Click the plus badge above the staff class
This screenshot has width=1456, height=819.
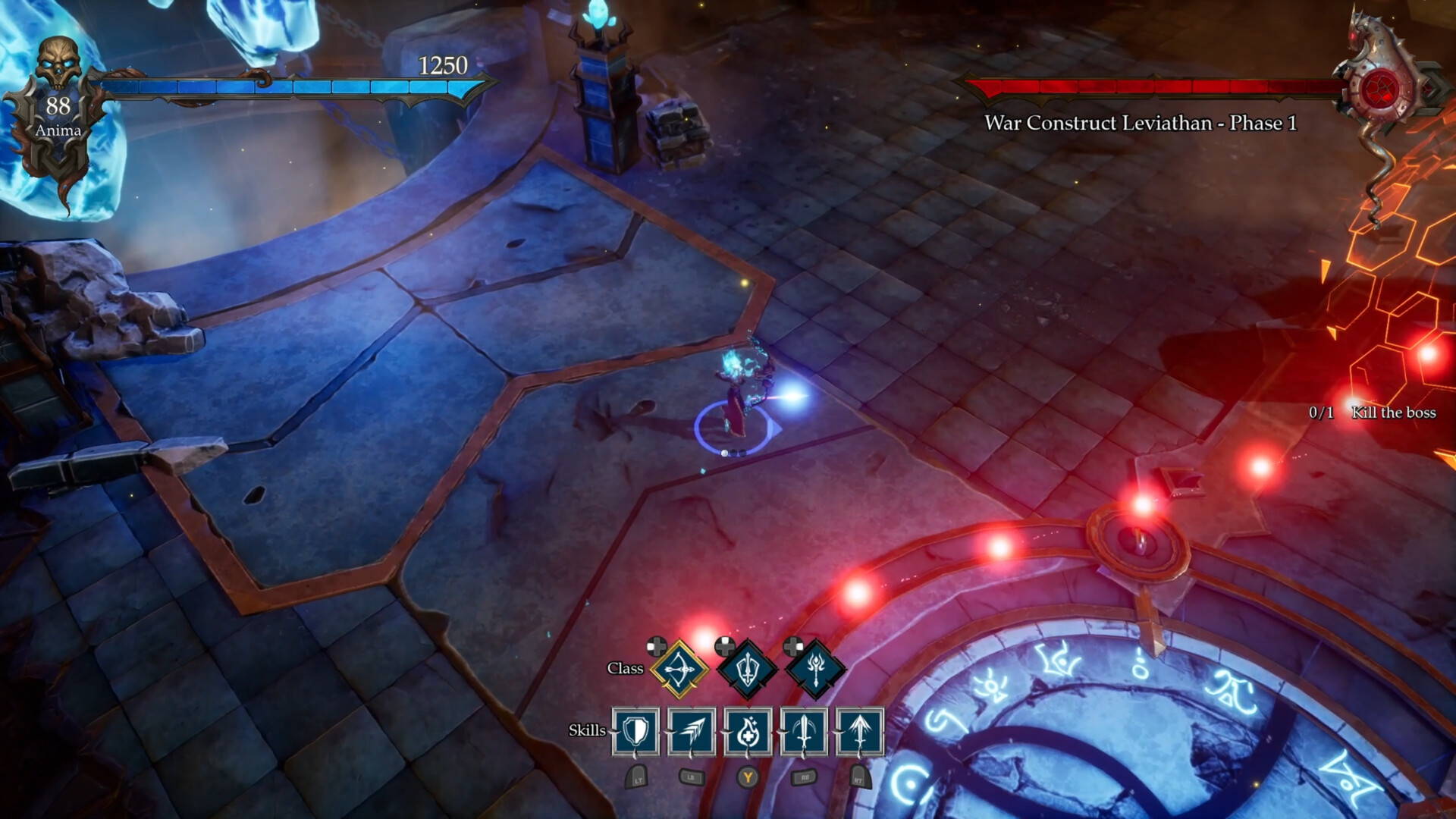[x=792, y=646]
